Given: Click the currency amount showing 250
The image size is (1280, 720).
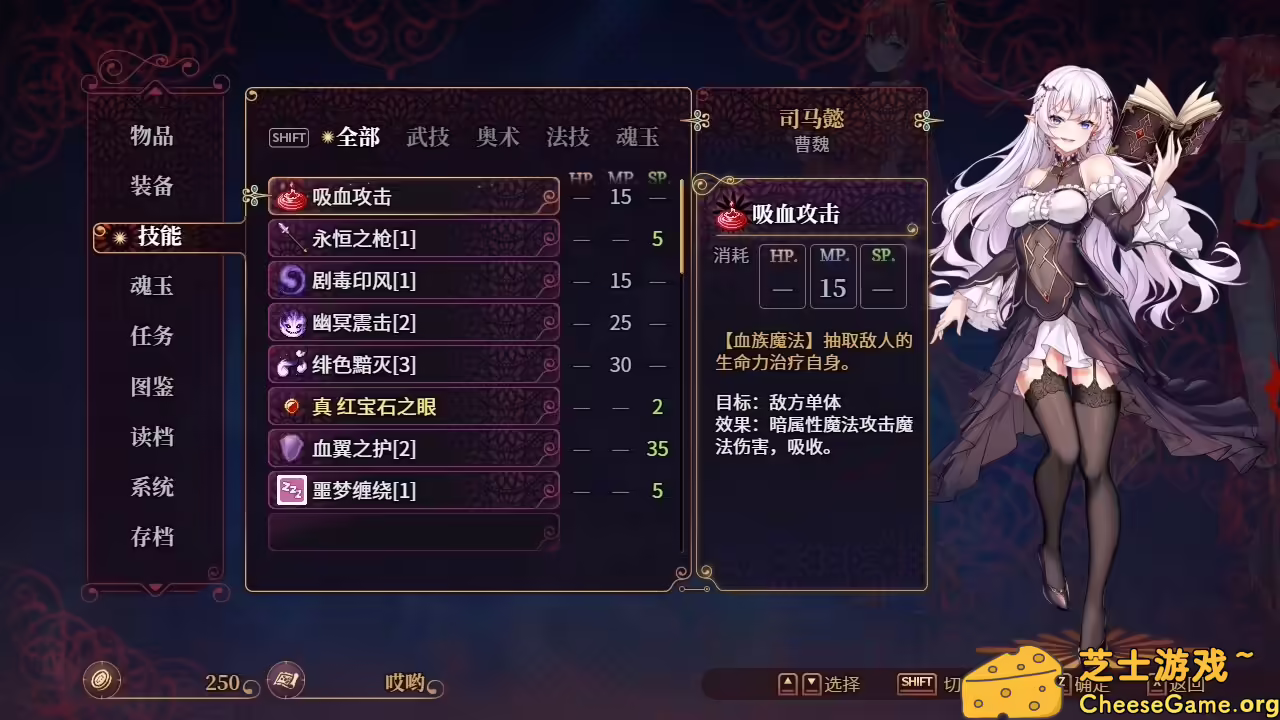Looking at the screenshot, I should 222,684.
